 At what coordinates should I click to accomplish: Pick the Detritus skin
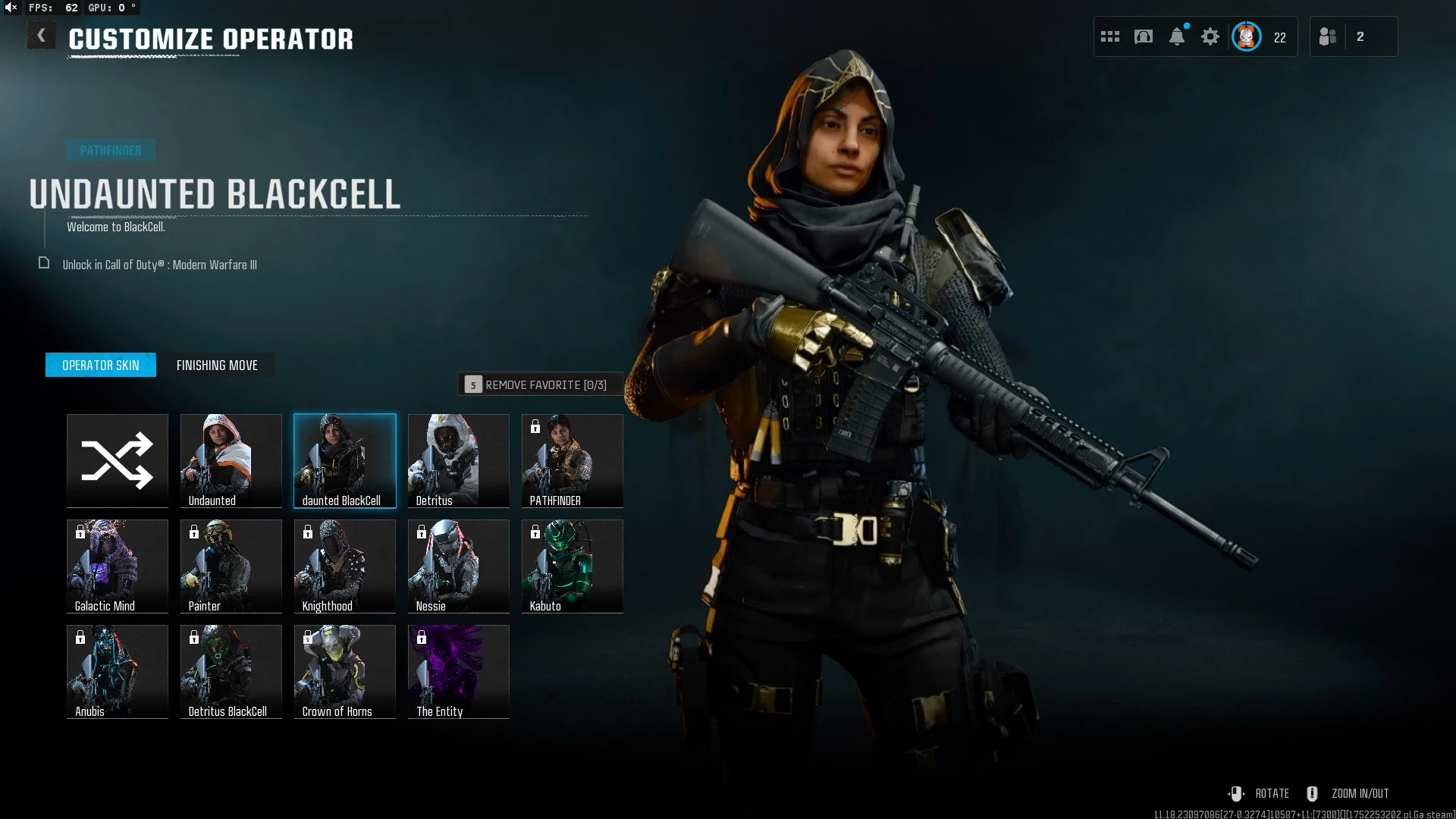(459, 460)
